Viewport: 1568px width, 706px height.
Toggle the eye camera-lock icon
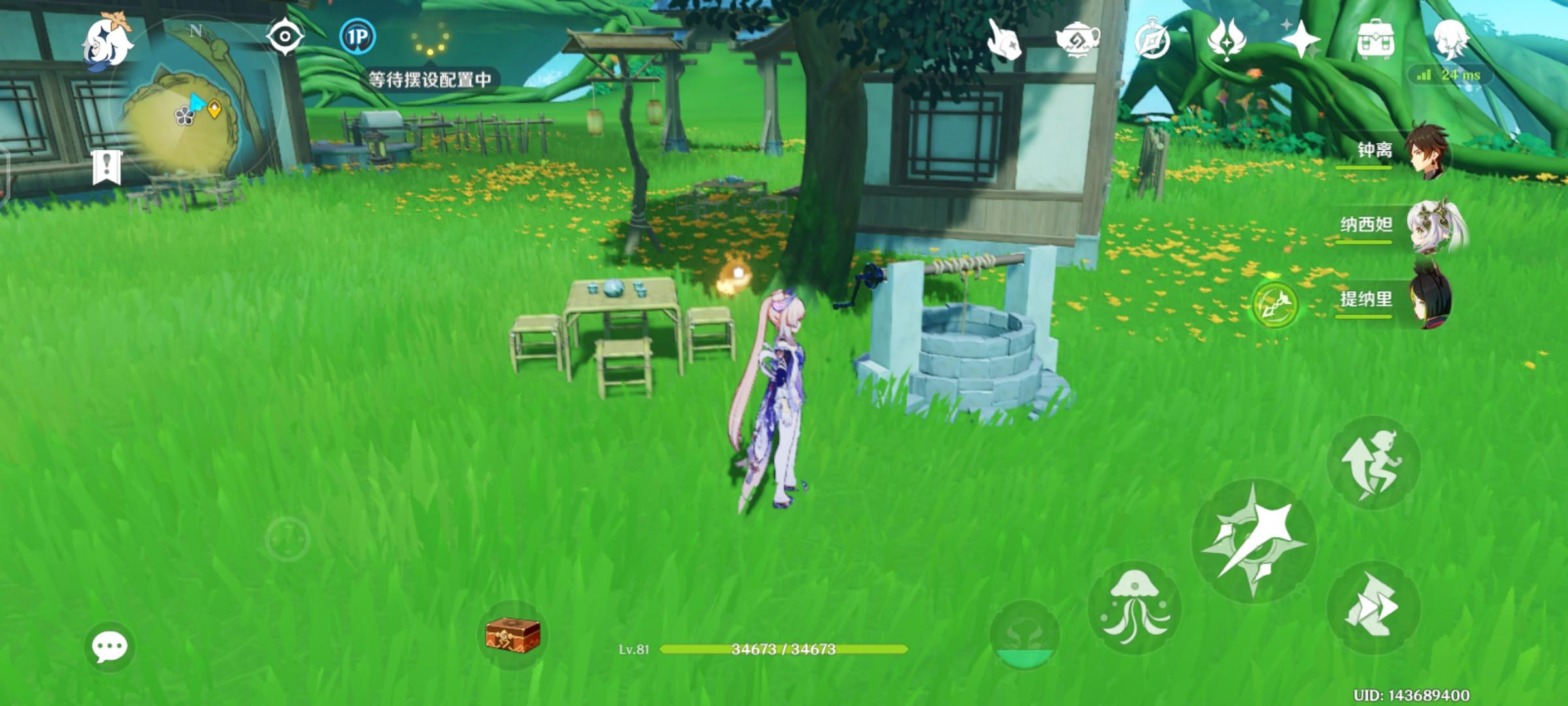(284, 37)
